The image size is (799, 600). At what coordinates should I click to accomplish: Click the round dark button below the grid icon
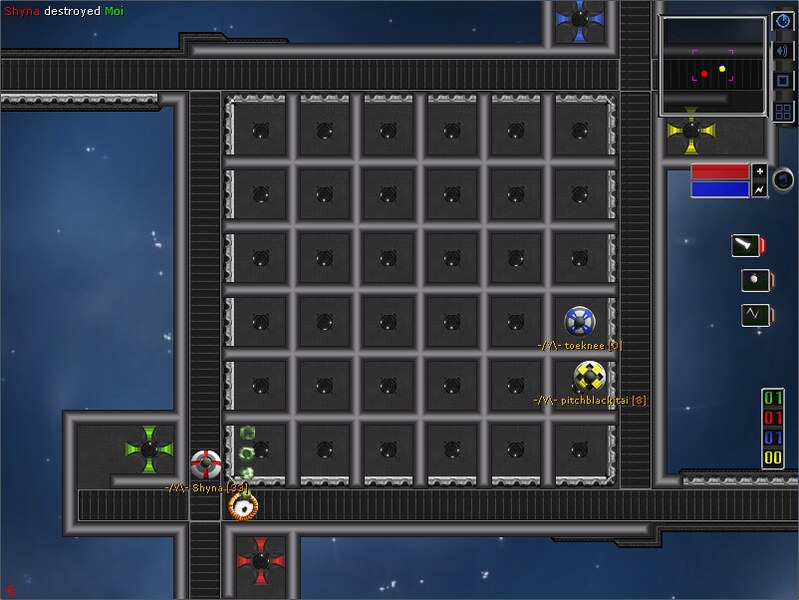tap(784, 179)
